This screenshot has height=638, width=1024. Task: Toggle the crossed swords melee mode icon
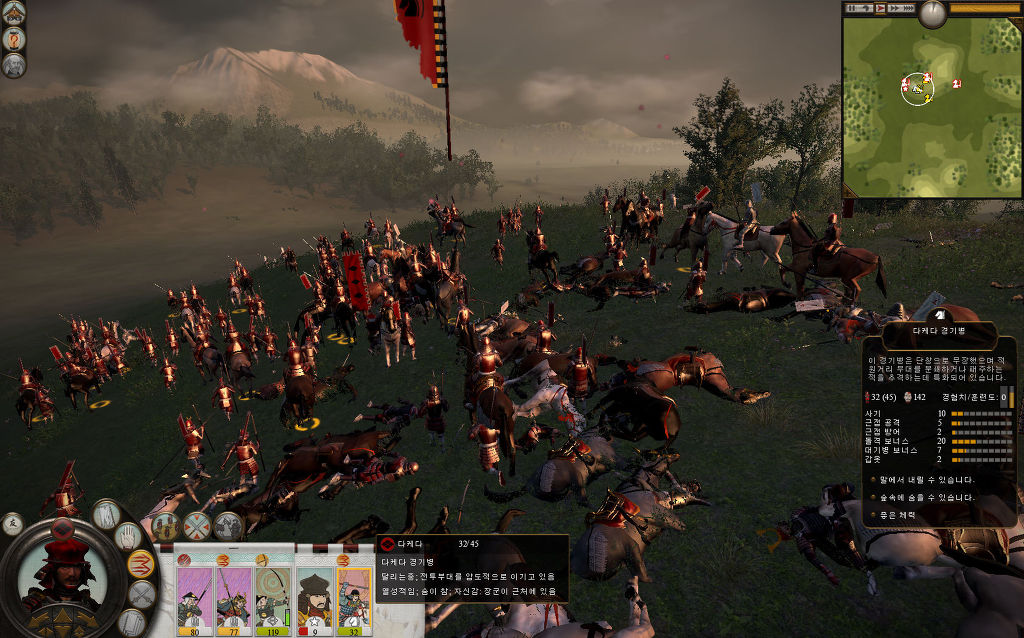tap(142, 595)
